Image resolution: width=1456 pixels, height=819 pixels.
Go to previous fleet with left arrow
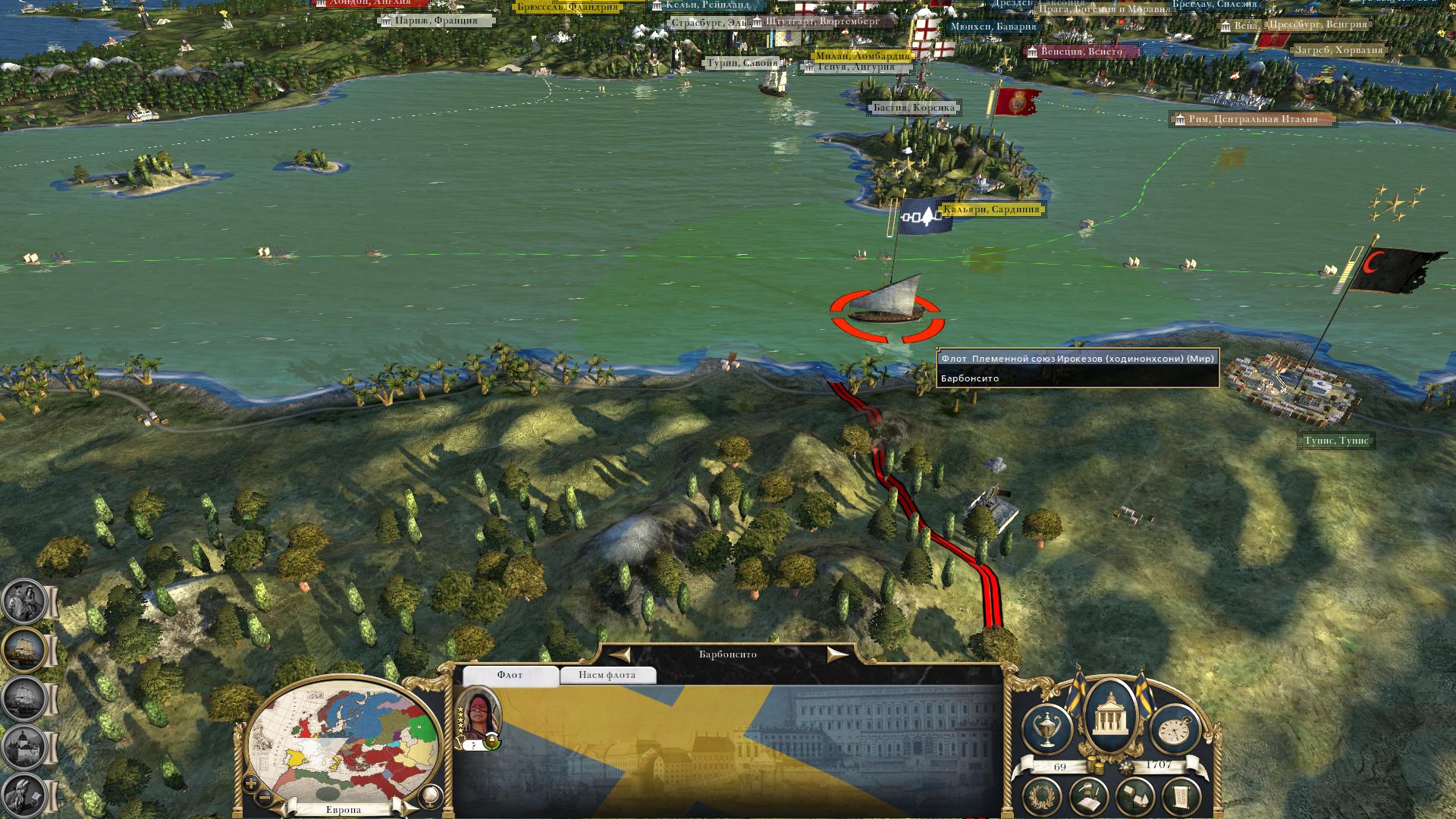pos(620,654)
